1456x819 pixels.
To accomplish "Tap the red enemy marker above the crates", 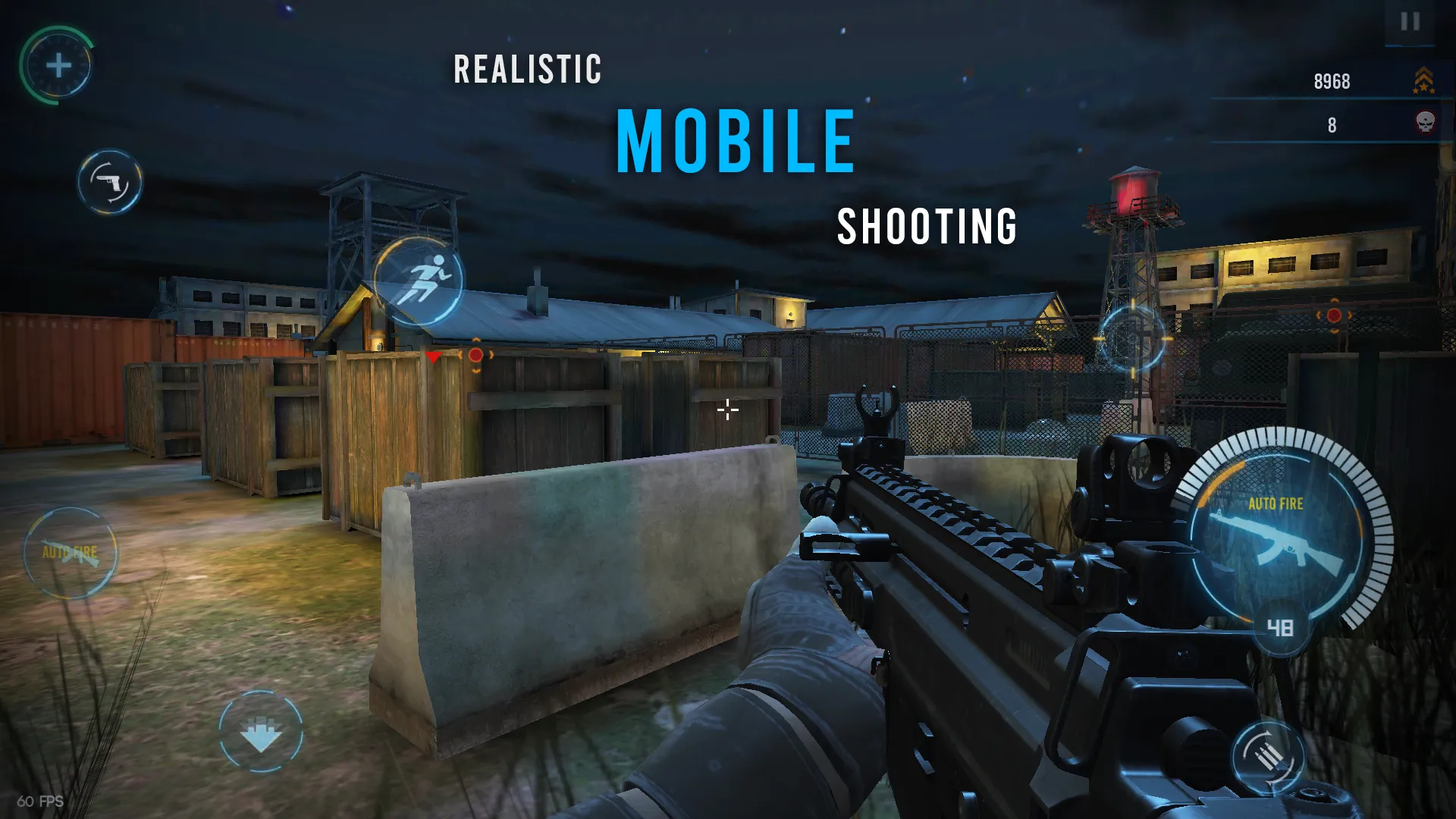I will click(x=432, y=356).
